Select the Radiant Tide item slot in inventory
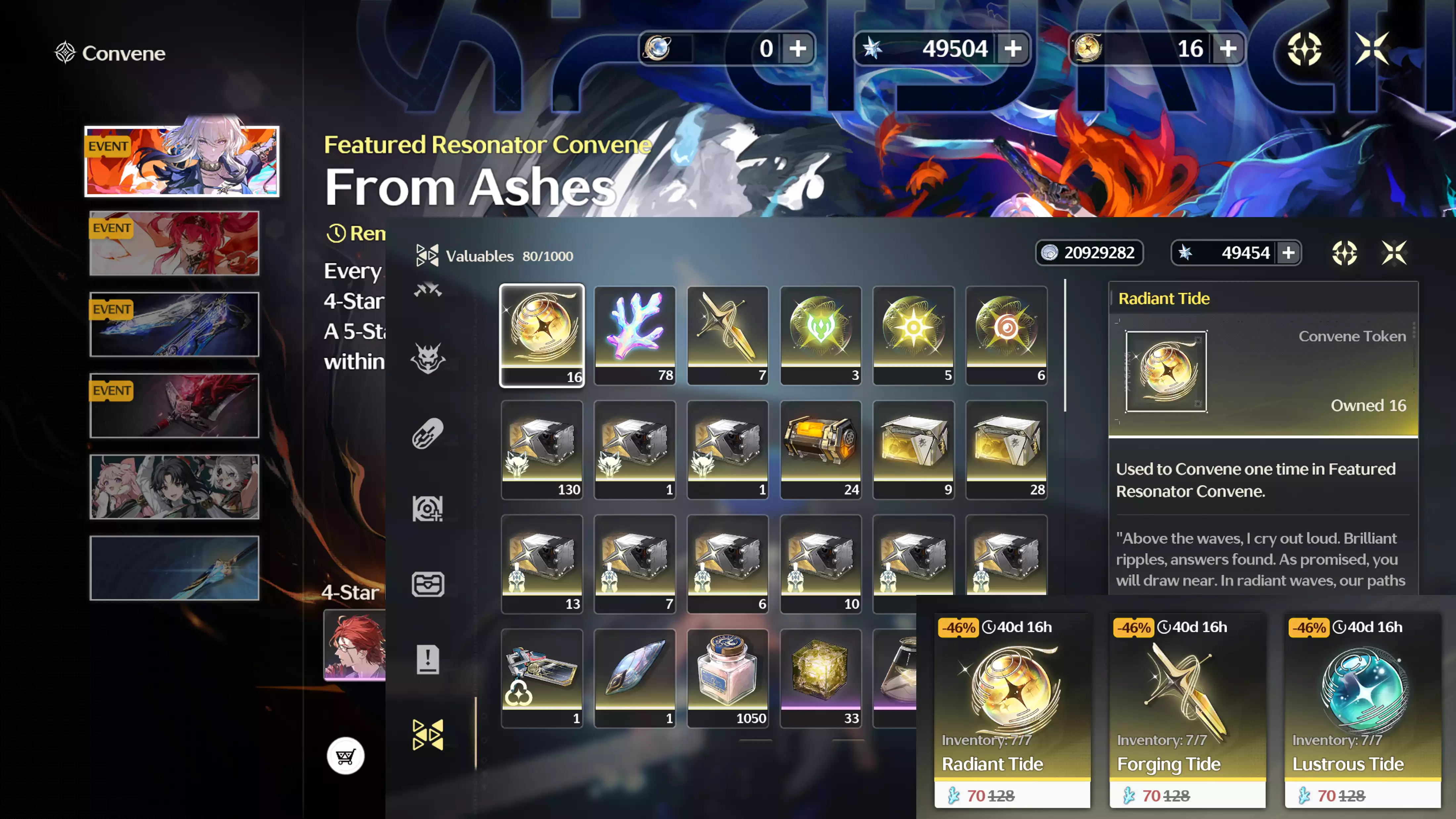The image size is (1456, 819). tap(541, 335)
